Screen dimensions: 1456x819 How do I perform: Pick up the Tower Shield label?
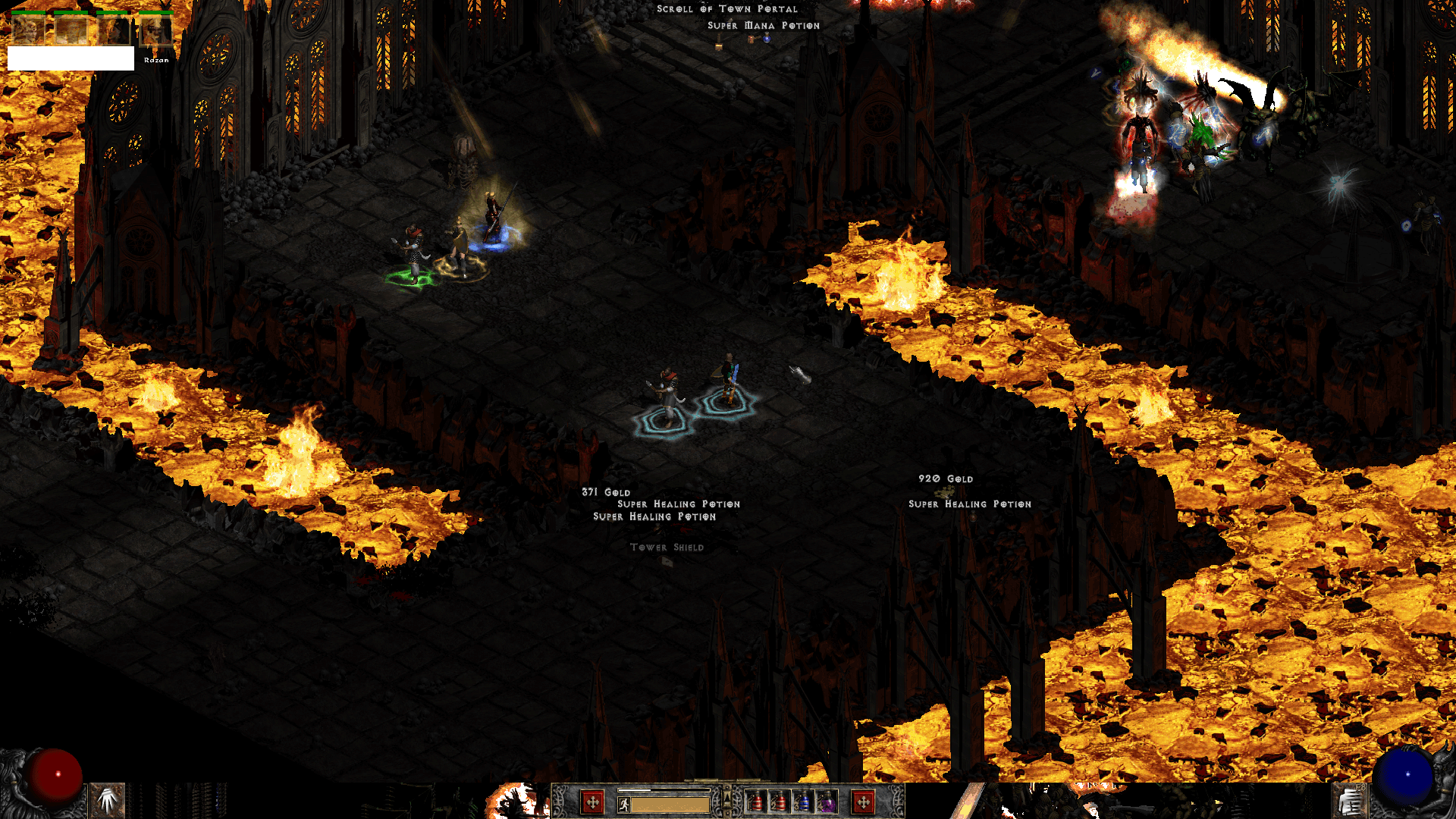pos(667,548)
